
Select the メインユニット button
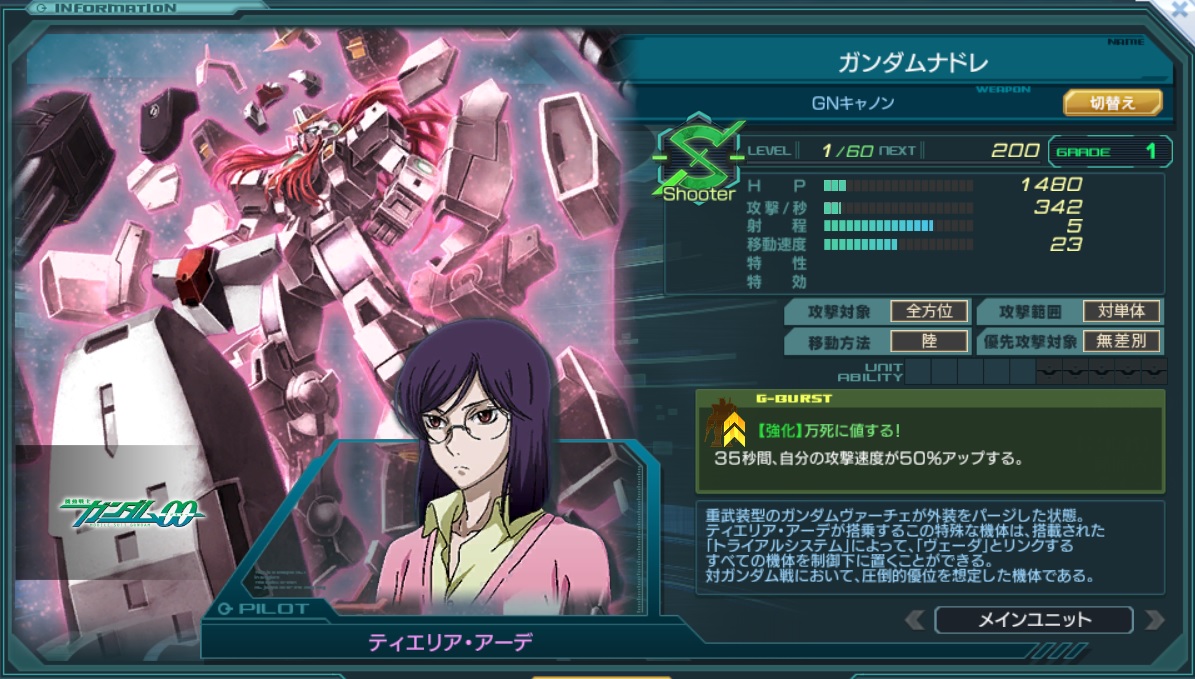(1033, 620)
